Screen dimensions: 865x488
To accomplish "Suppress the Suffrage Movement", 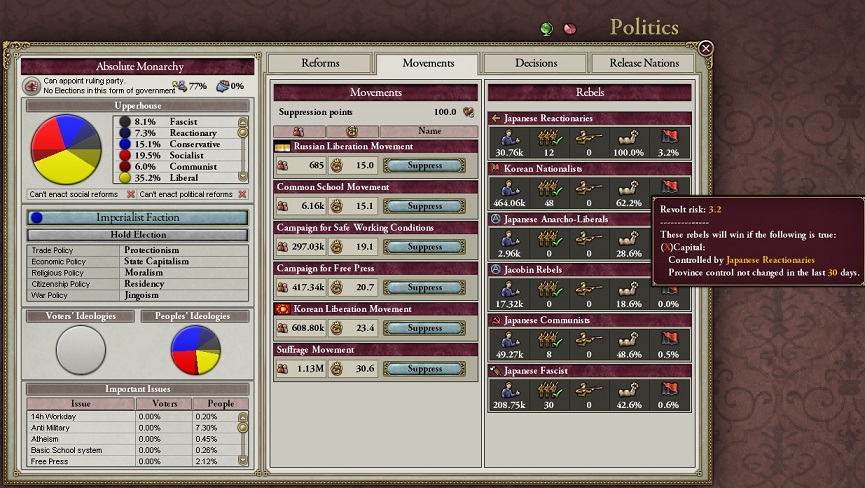I will click(x=425, y=369).
